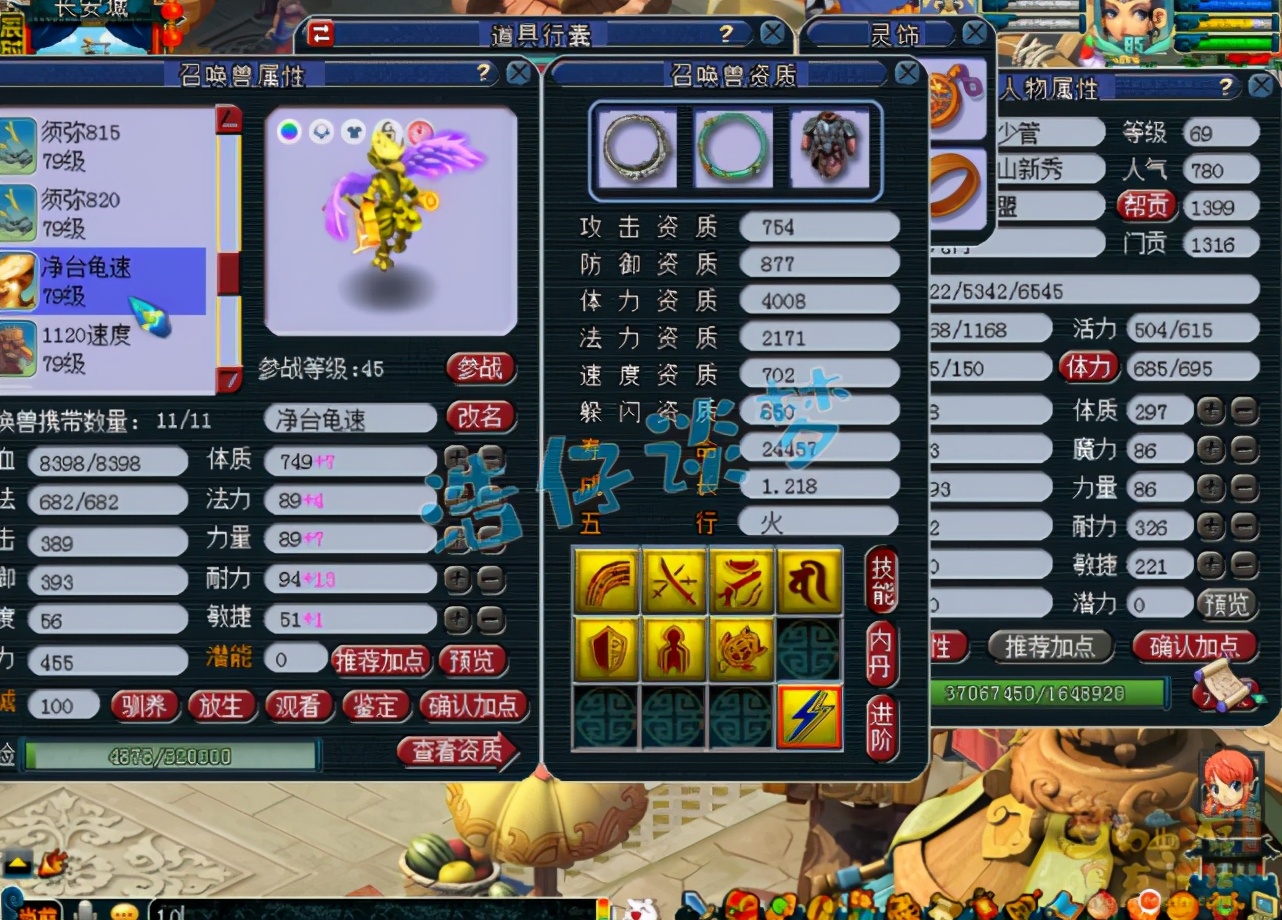The image size is (1282, 920).
Task: Close the 召唤兽属性 window
Action: coord(518,73)
